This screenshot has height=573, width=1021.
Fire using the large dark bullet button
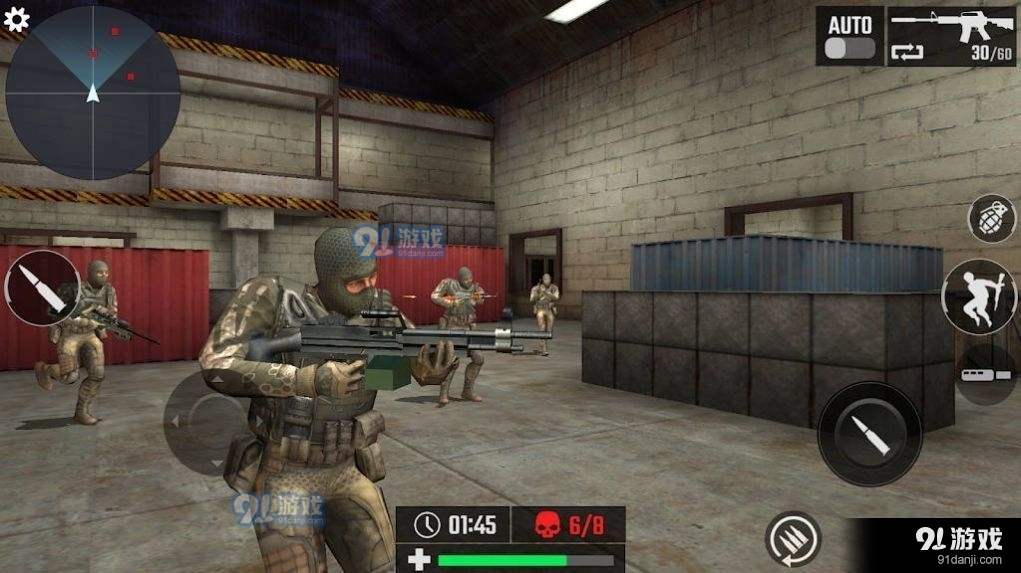[x=869, y=433]
